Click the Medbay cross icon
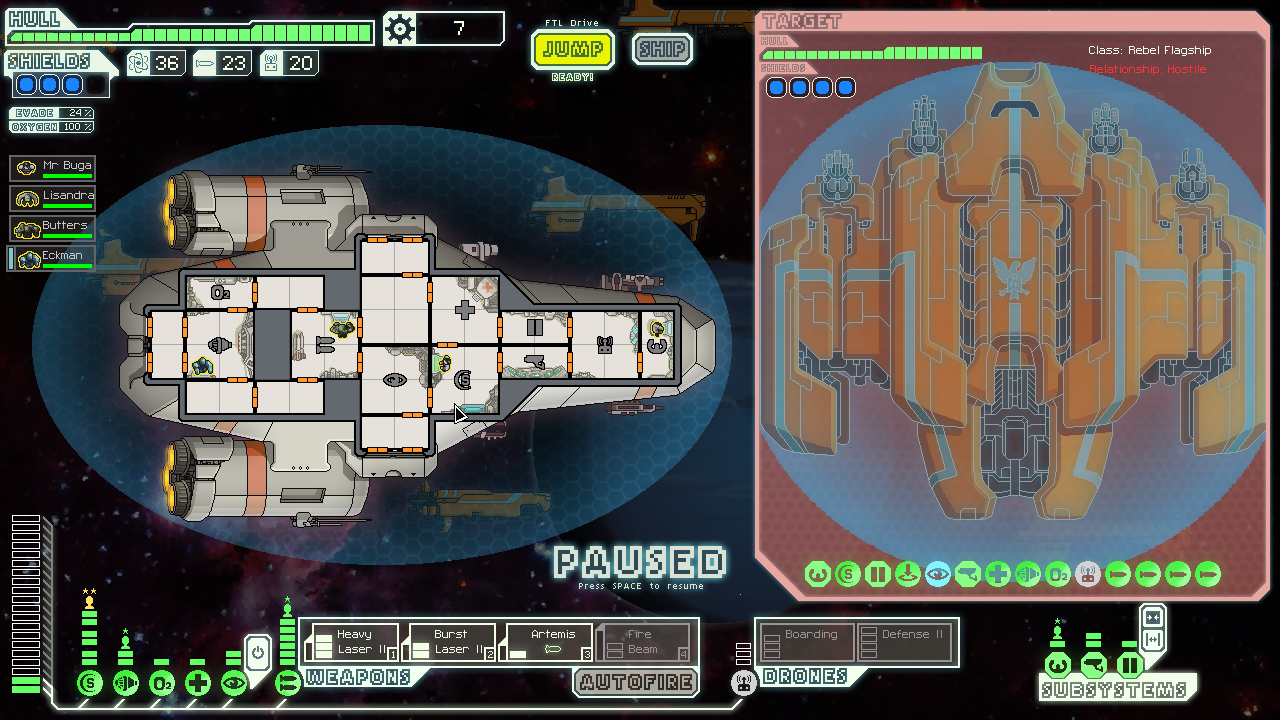Viewport: 1280px width, 720px height. [x=196, y=684]
